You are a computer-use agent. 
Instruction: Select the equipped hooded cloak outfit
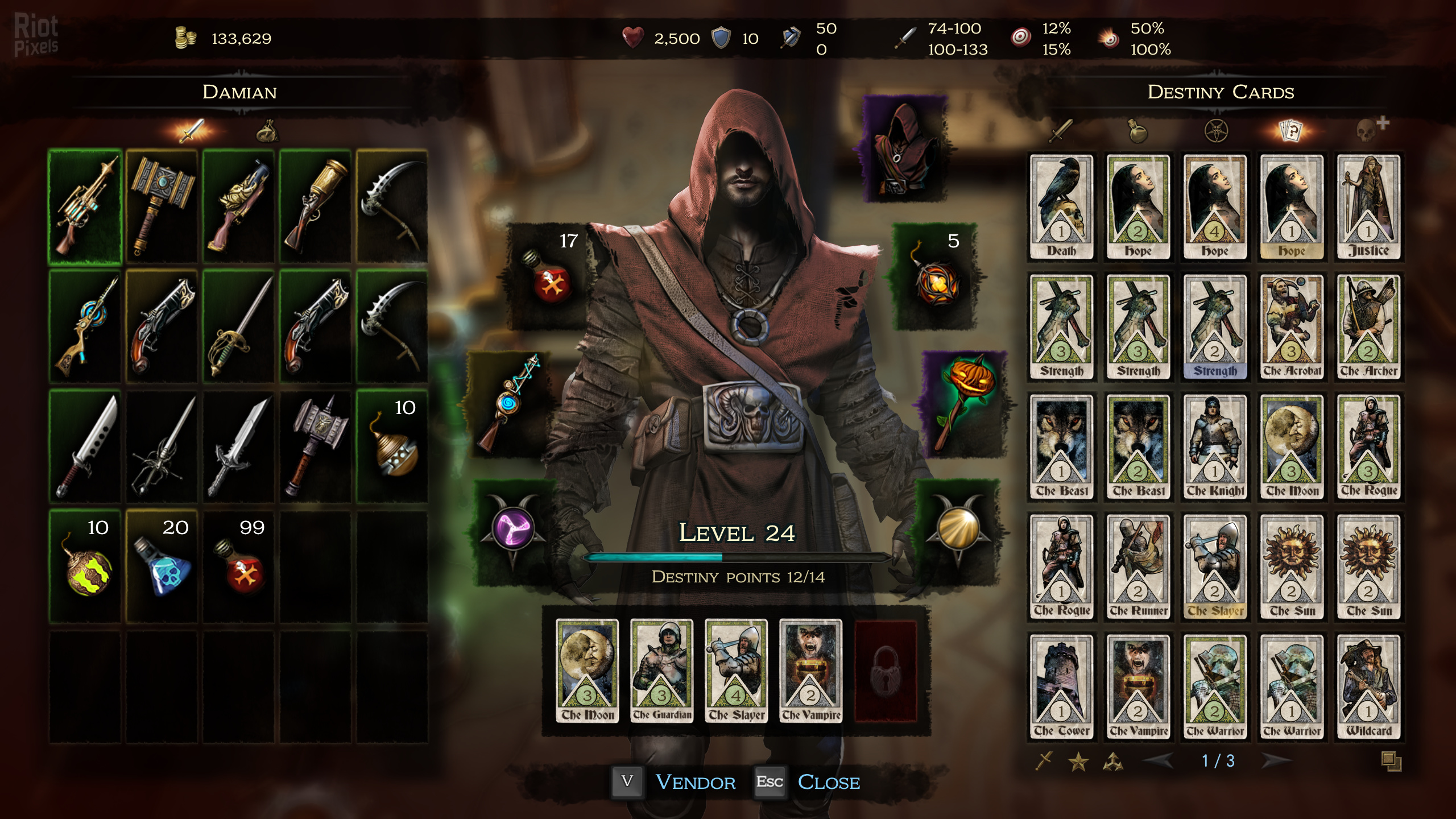[905, 149]
